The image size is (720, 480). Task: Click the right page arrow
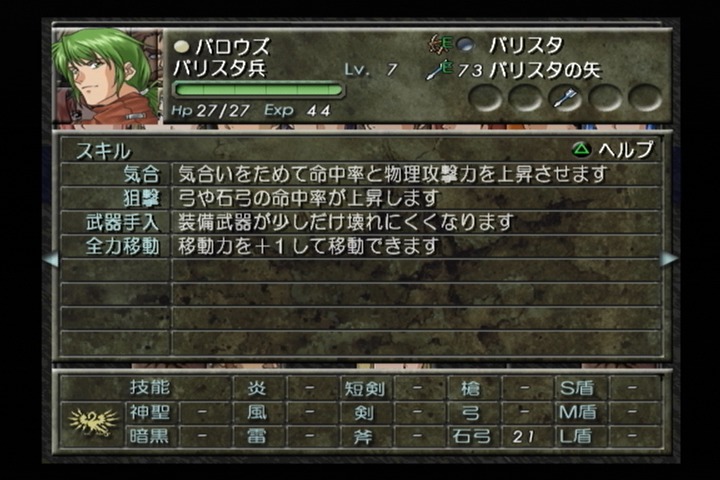pos(669,259)
